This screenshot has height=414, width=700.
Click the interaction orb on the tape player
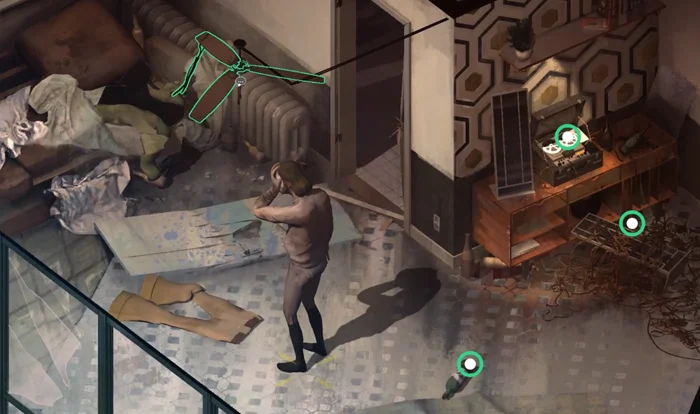pyautogui.click(x=568, y=137)
